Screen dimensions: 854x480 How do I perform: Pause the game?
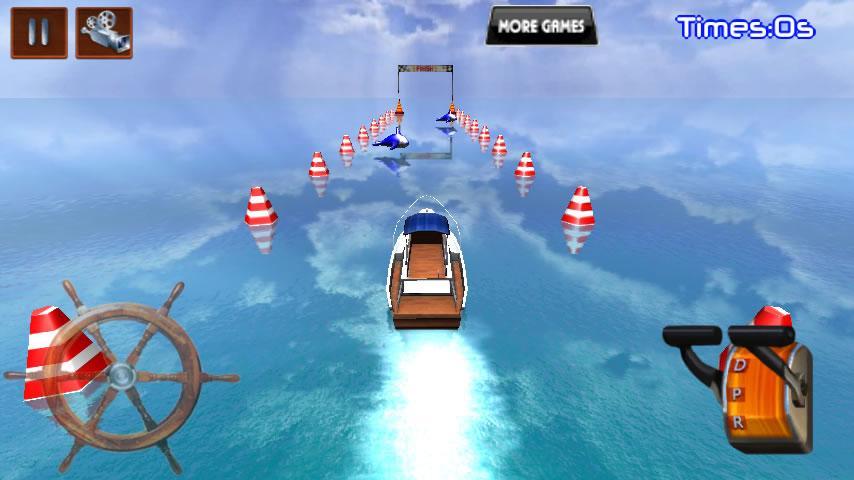pos(39,33)
